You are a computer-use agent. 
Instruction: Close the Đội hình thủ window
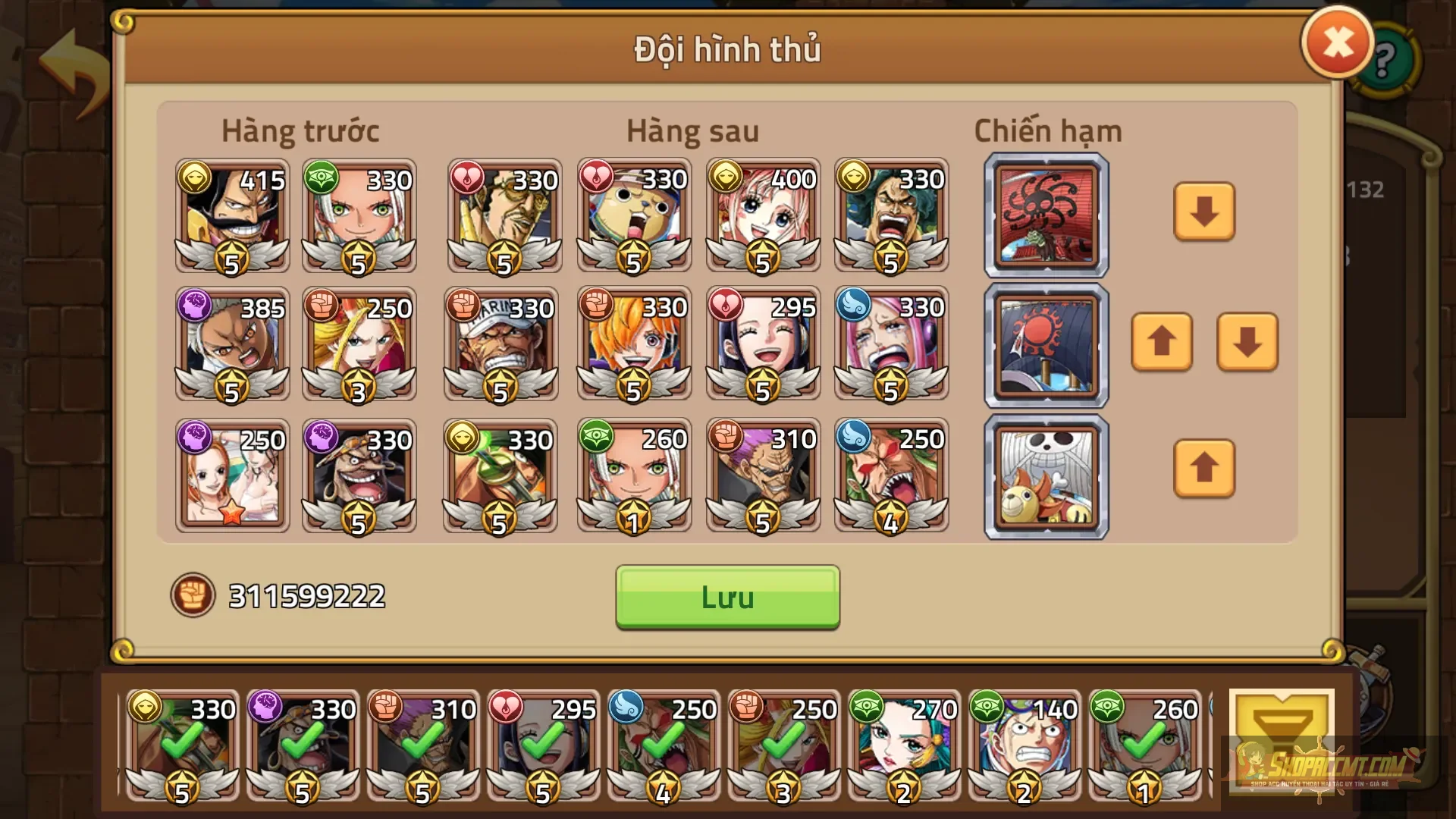click(1337, 42)
